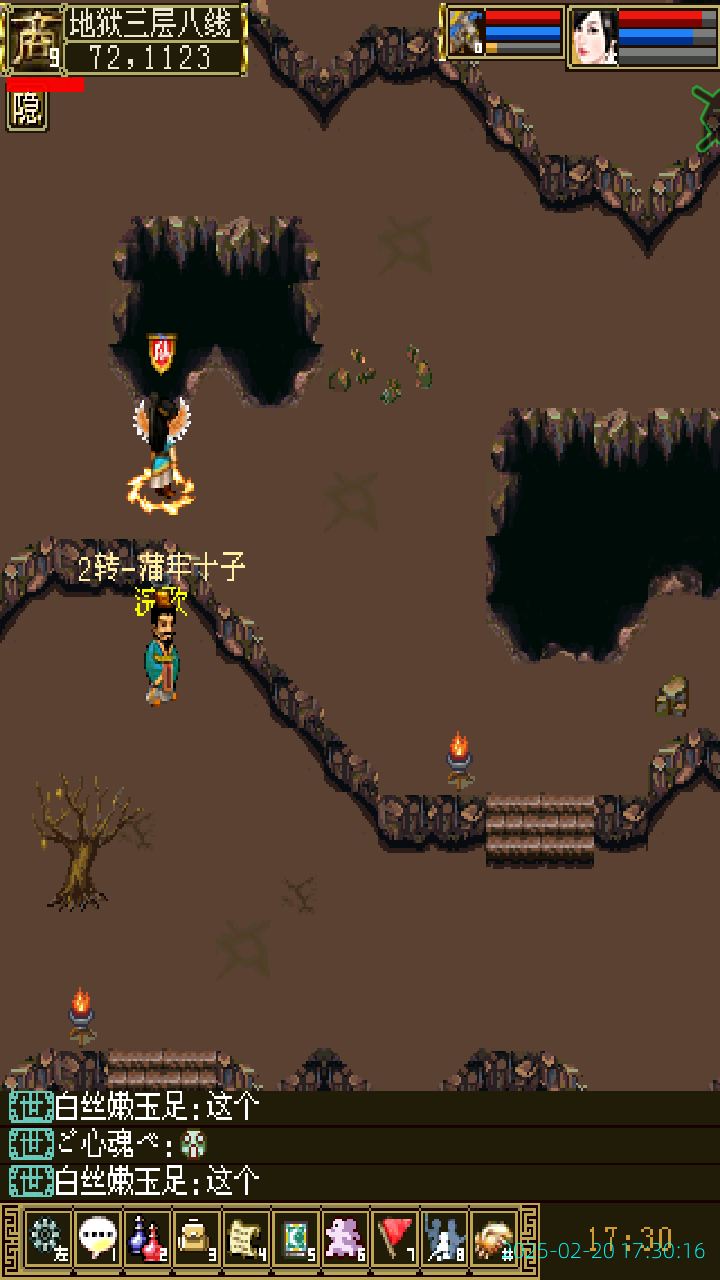Select the green card book icon
720x1280 pixels.
point(295,1240)
